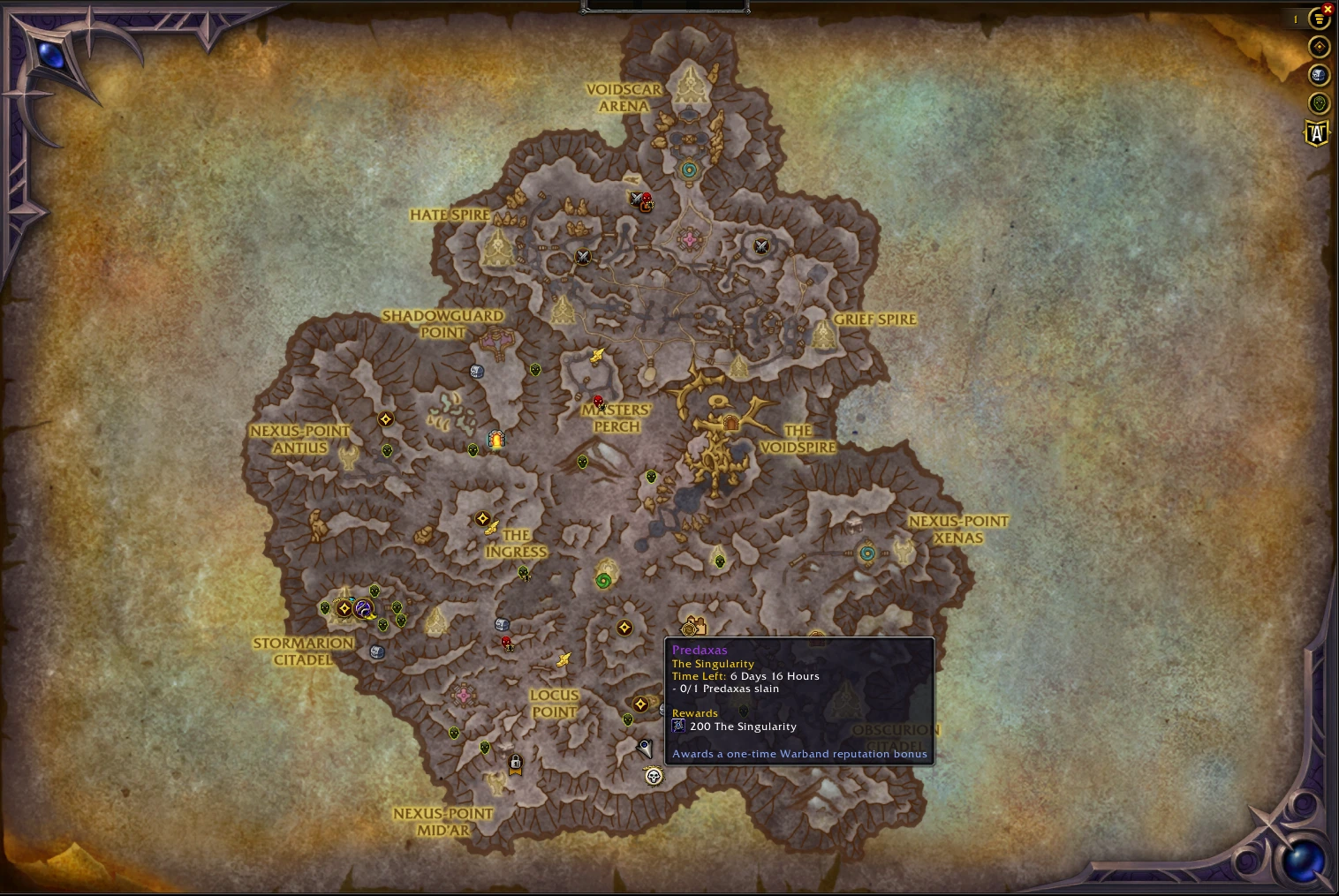The width and height of the screenshot is (1339, 896).
Task: Select the teal portal marker at Nexus-Point Xenas
Action: pyautogui.click(x=867, y=553)
